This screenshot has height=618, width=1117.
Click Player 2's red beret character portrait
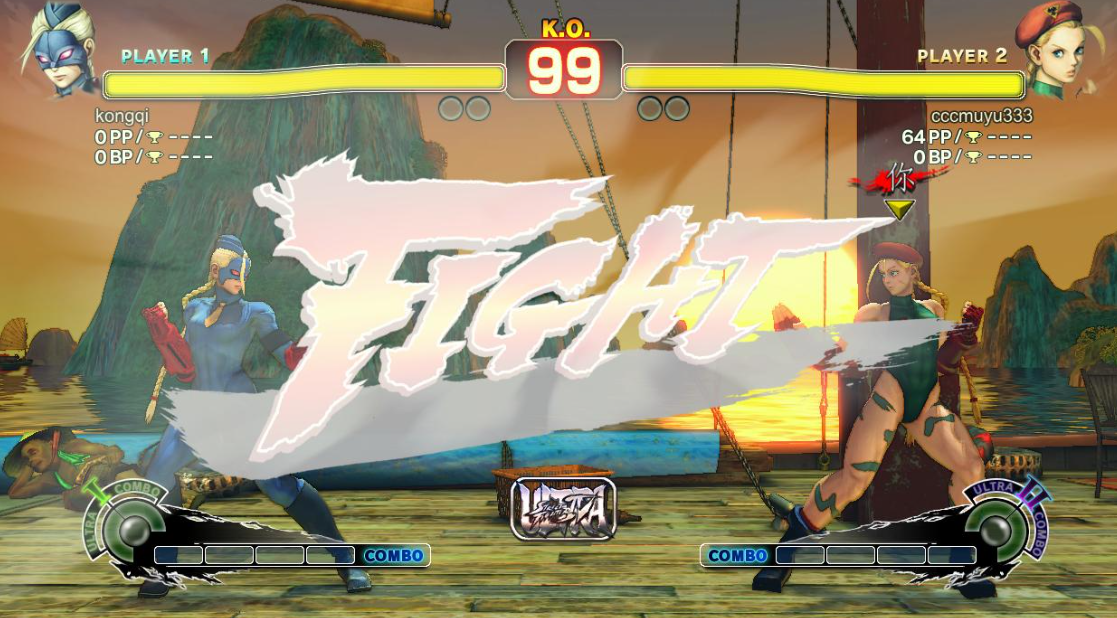[x=1057, y=50]
